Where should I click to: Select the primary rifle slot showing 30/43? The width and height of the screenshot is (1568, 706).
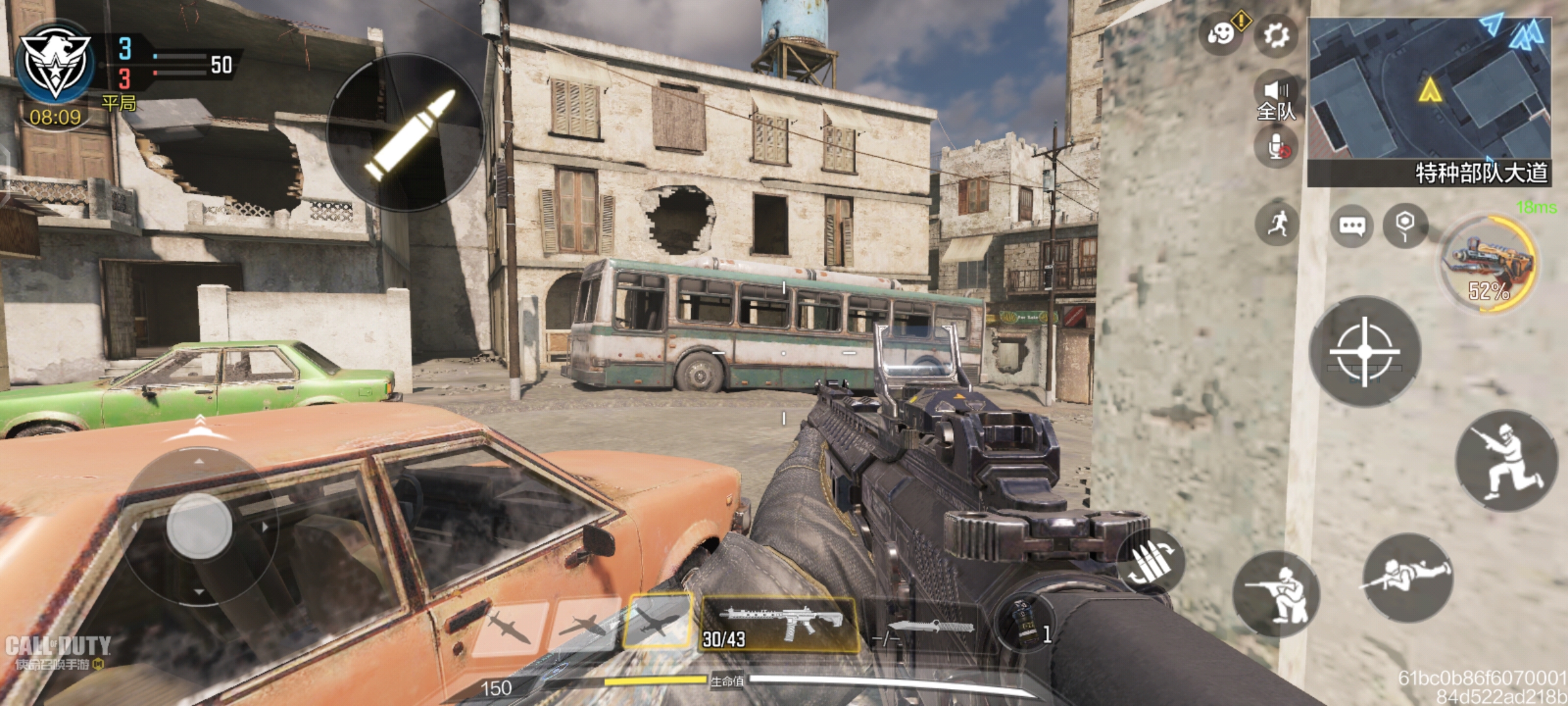click(x=779, y=624)
